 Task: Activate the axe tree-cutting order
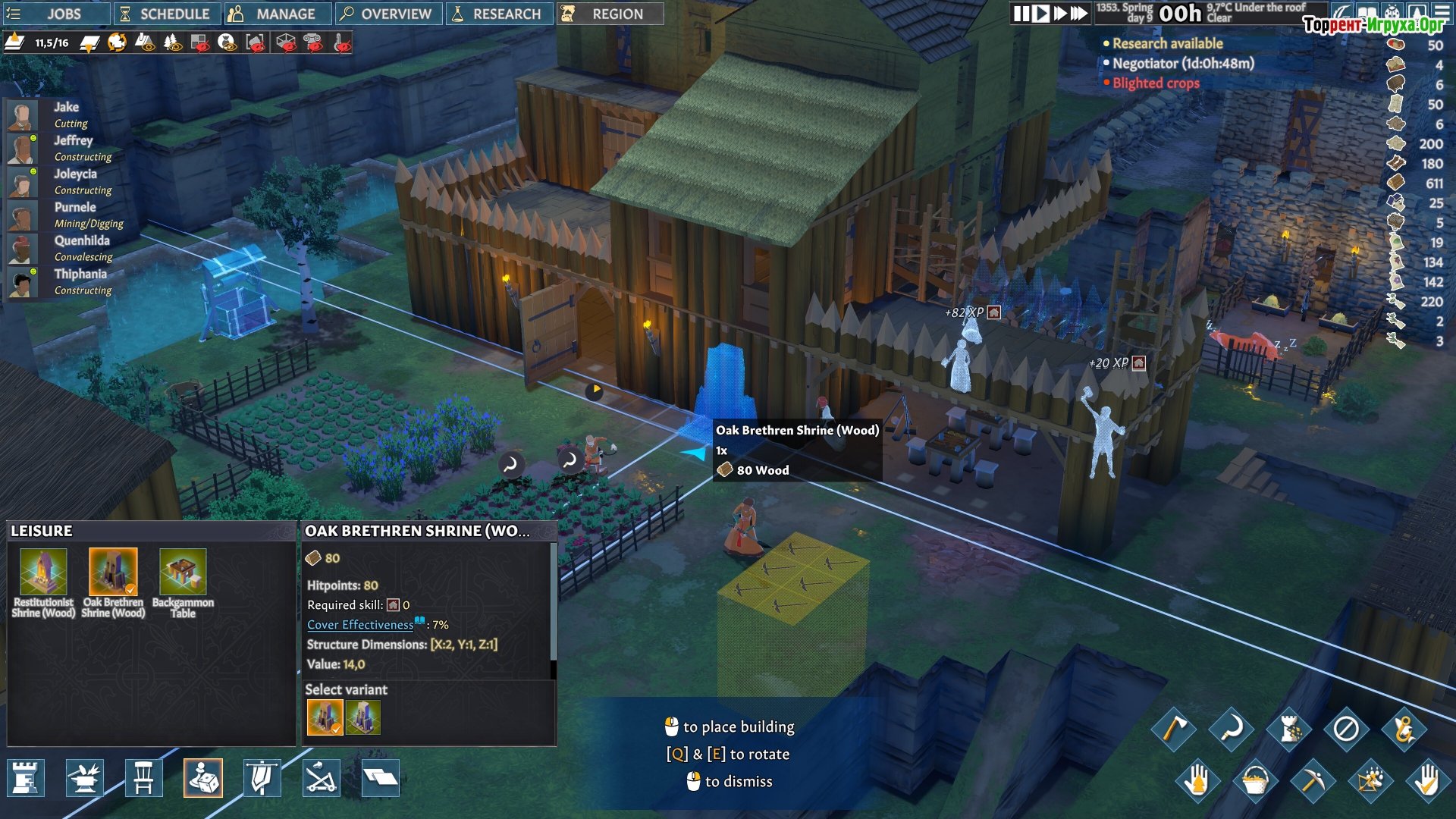(x=1173, y=730)
